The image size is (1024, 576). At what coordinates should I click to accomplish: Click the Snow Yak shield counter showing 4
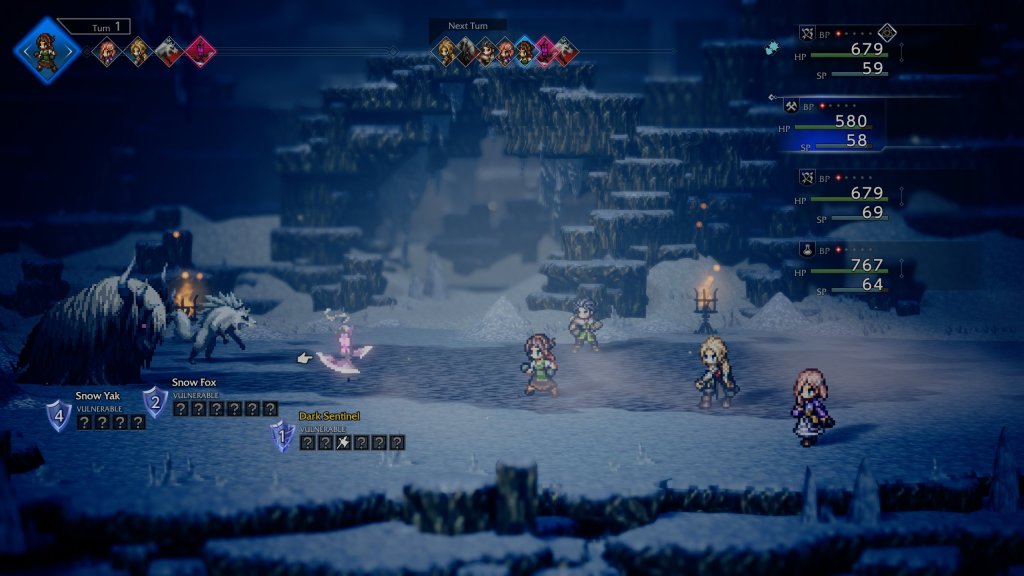(59, 415)
